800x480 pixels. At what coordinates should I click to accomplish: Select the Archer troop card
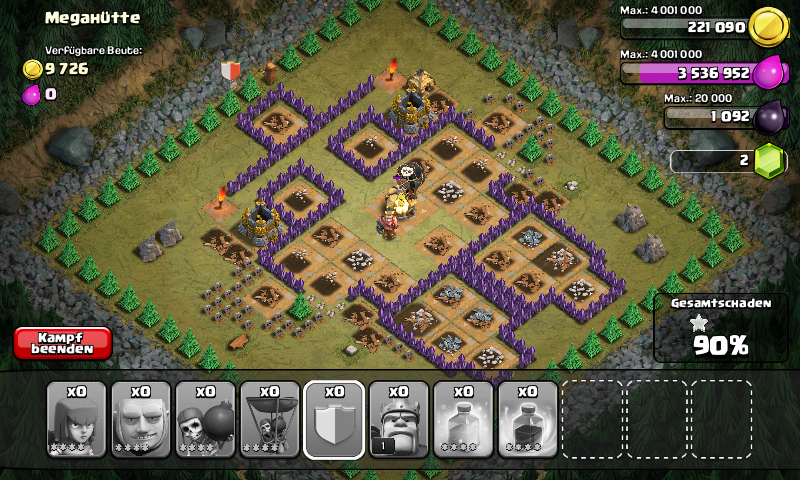pyautogui.click(x=77, y=419)
